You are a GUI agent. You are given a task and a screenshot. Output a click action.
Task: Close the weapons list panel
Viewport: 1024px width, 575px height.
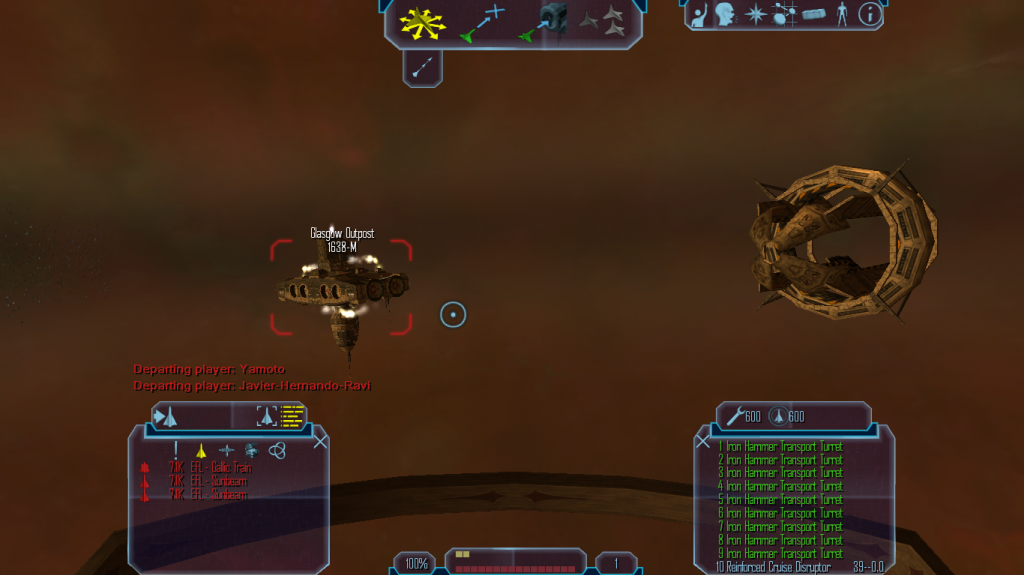pyautogui.click(x=703, y=441)
